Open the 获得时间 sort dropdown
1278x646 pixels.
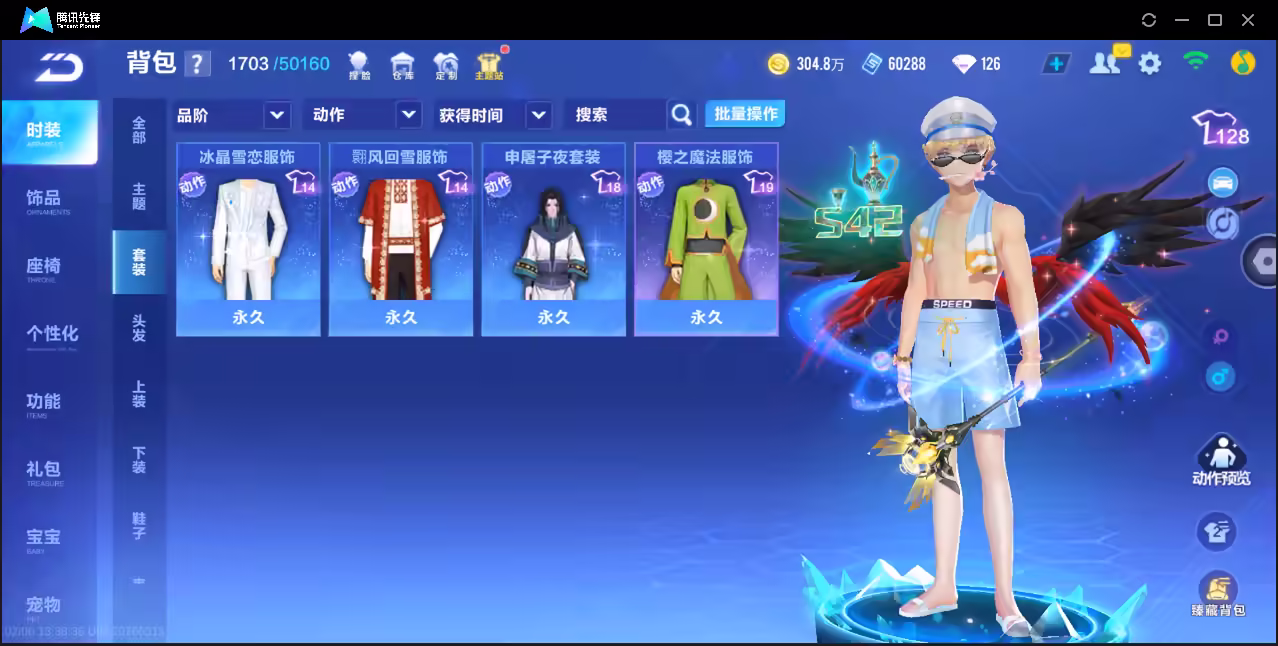tap(494, 115)
